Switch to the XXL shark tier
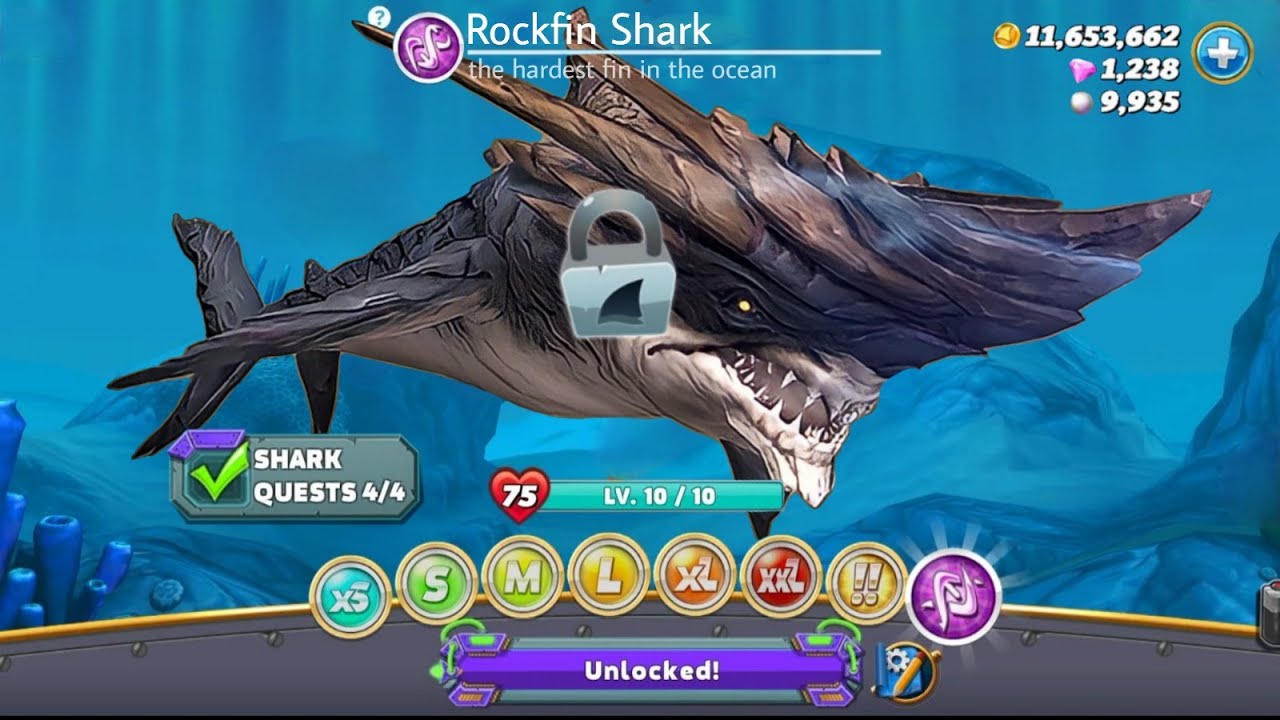Screen dimensions: 1280x720 [x=780, y=578]
